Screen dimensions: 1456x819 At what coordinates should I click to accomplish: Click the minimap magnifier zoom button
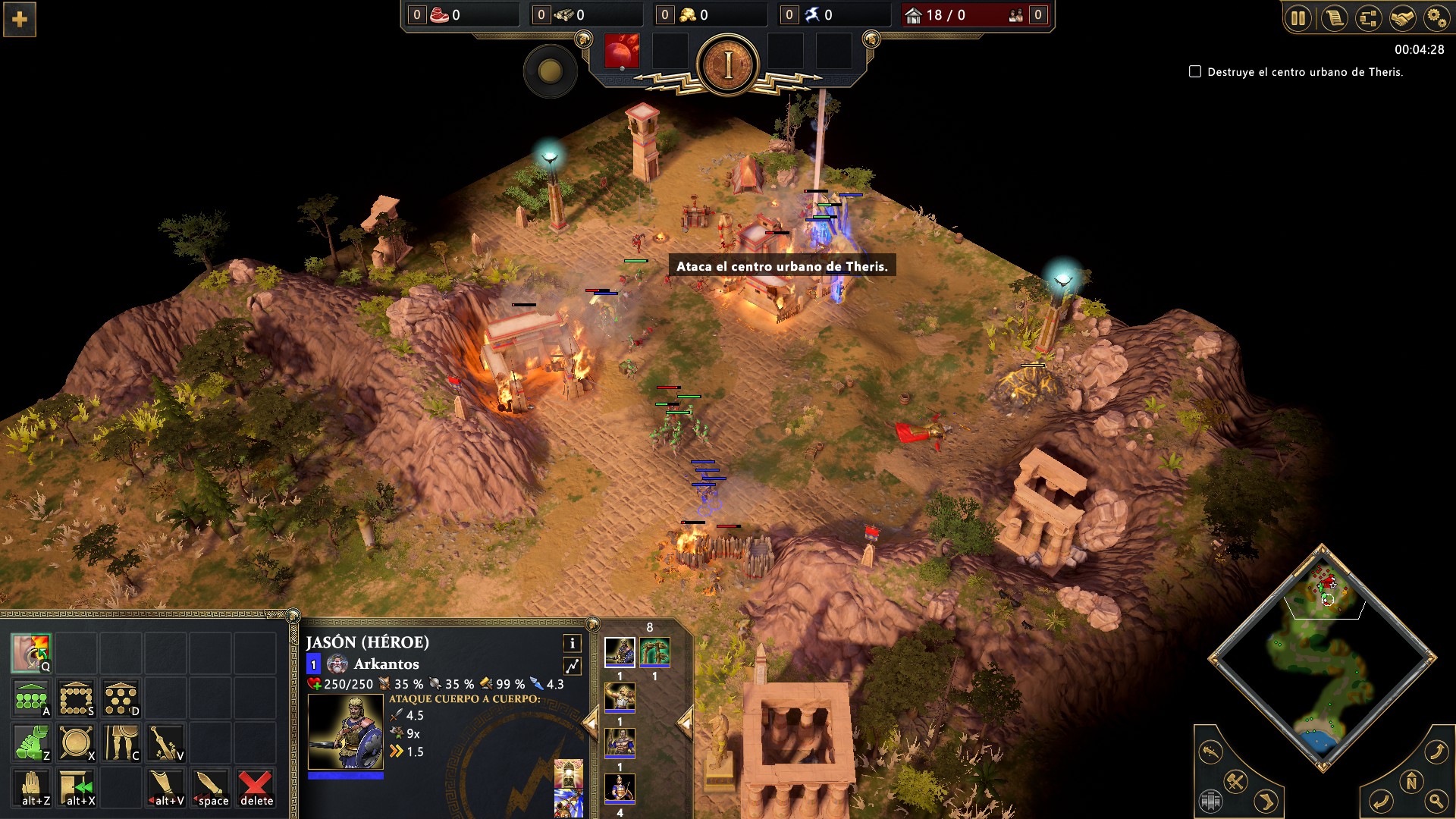(x=1436, y=800)
